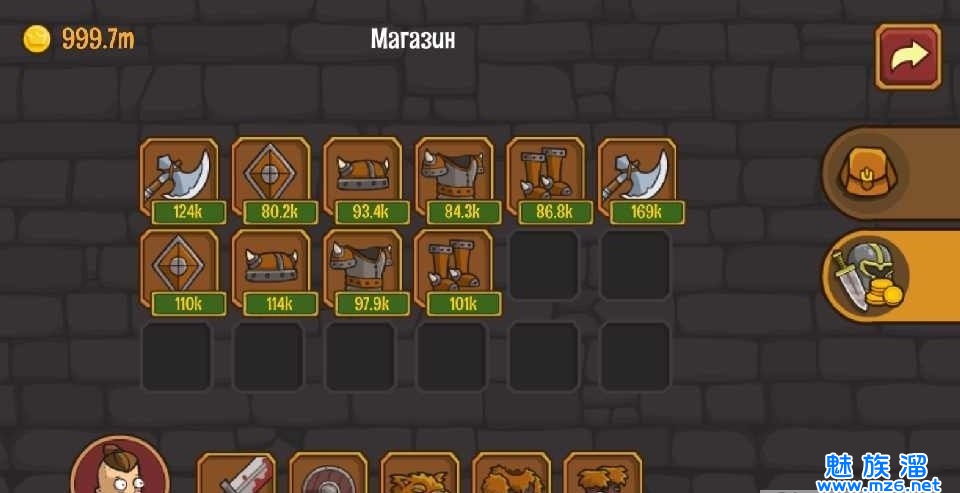Choose the horned helmet costing 114k
This screenshot has height=493, width=960.
pyautogui.click(x=271, y=270)
